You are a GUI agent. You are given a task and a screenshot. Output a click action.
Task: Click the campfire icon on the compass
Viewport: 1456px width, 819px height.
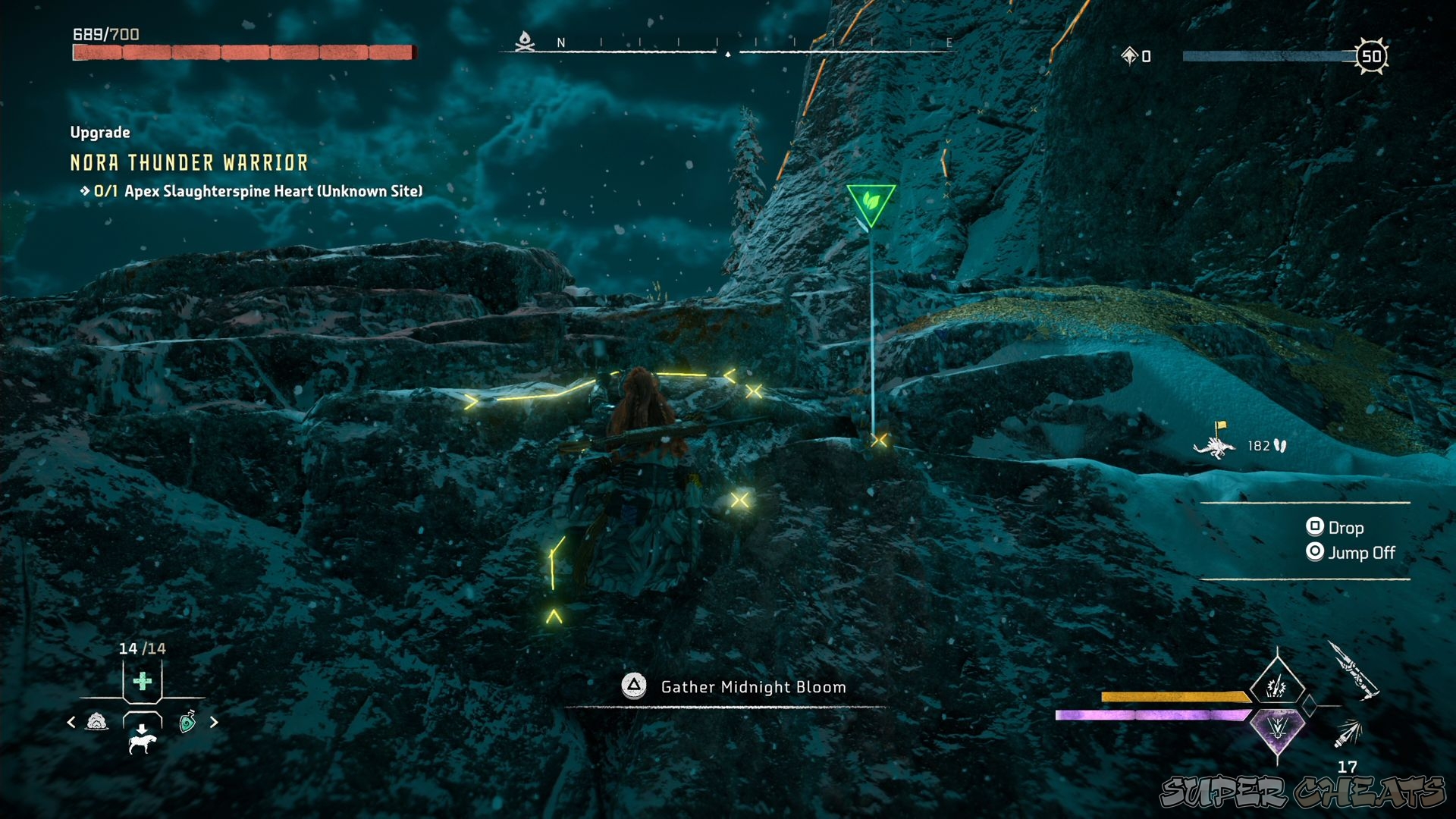(x=525, y=41)
